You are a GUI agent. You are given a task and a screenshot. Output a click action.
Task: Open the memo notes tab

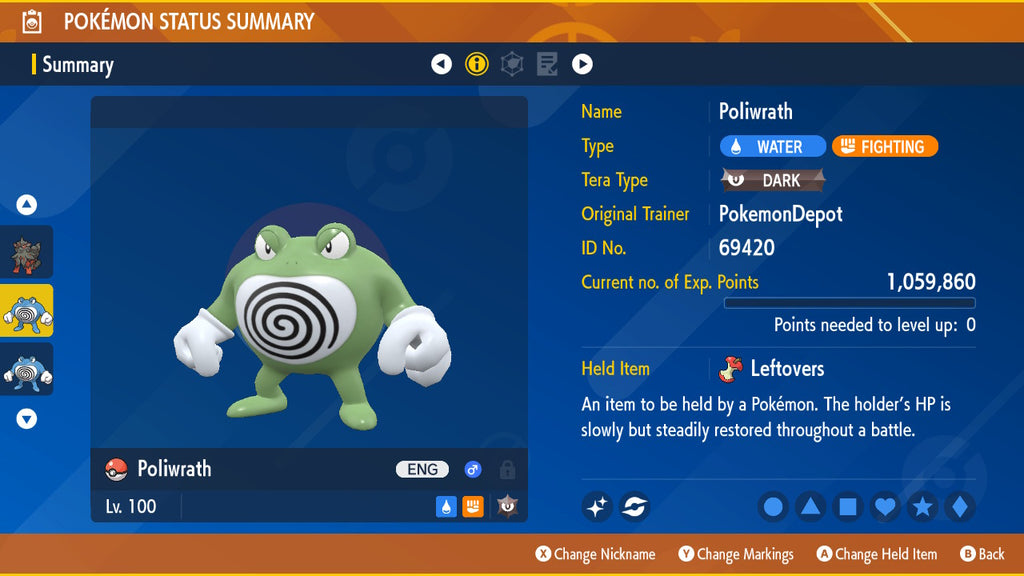click(x=547, y=65)
